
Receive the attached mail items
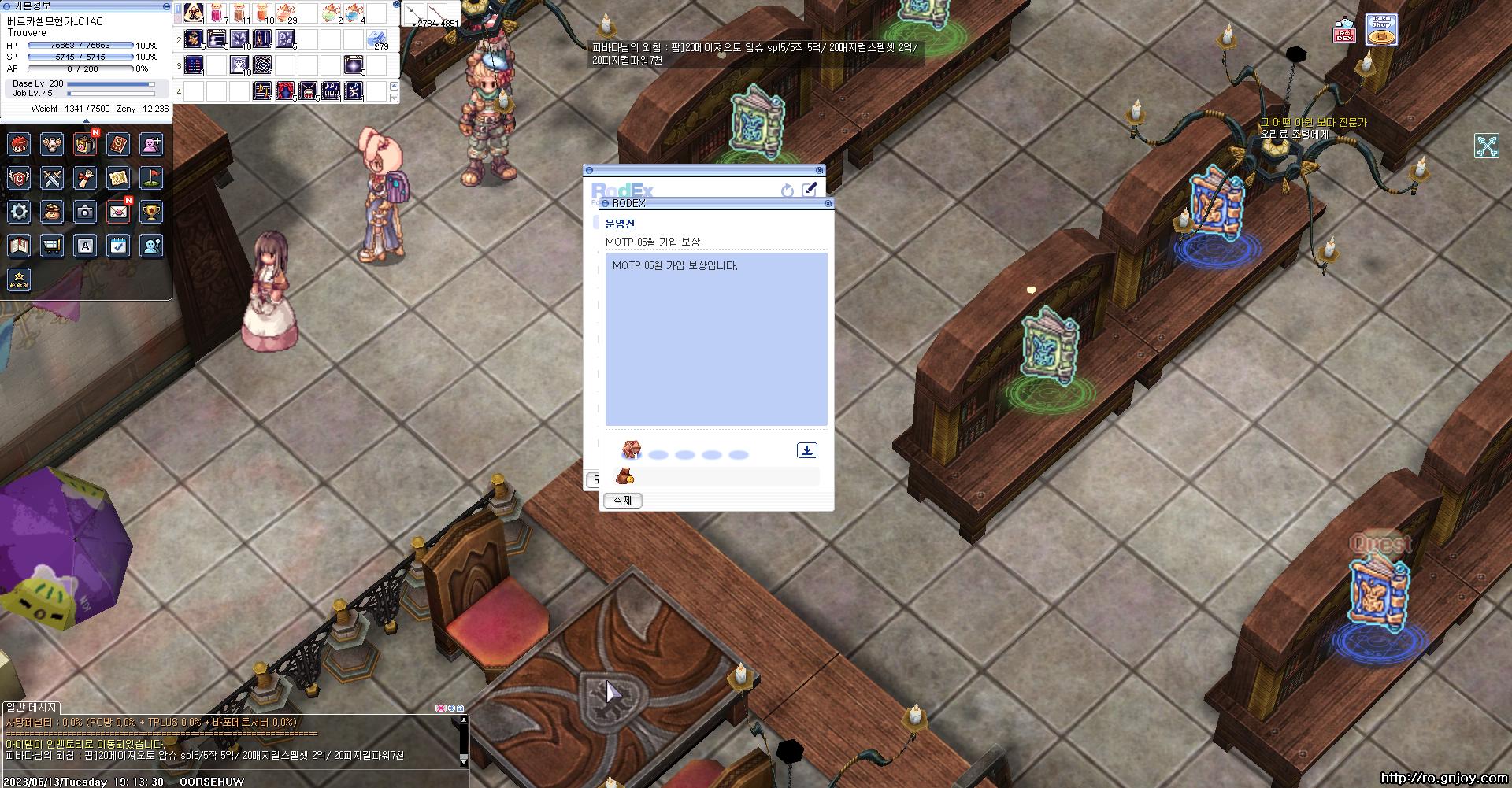806,450
